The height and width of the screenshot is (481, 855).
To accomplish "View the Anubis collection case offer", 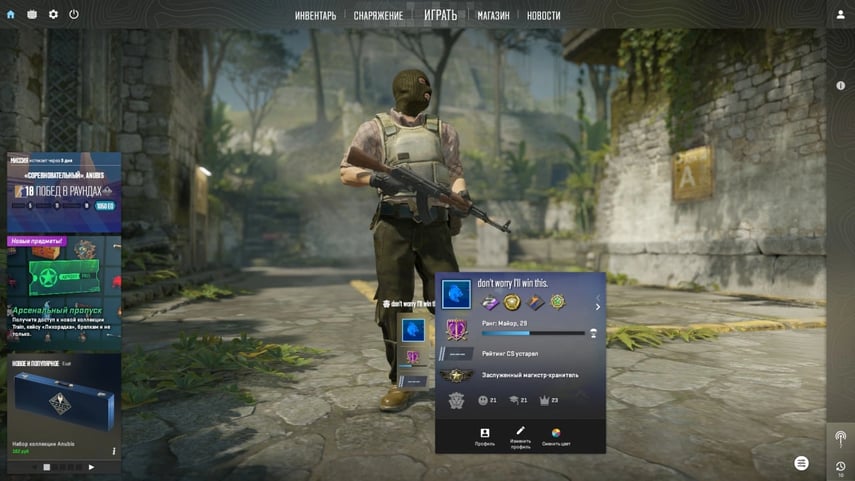I will (x=64, y=405).
